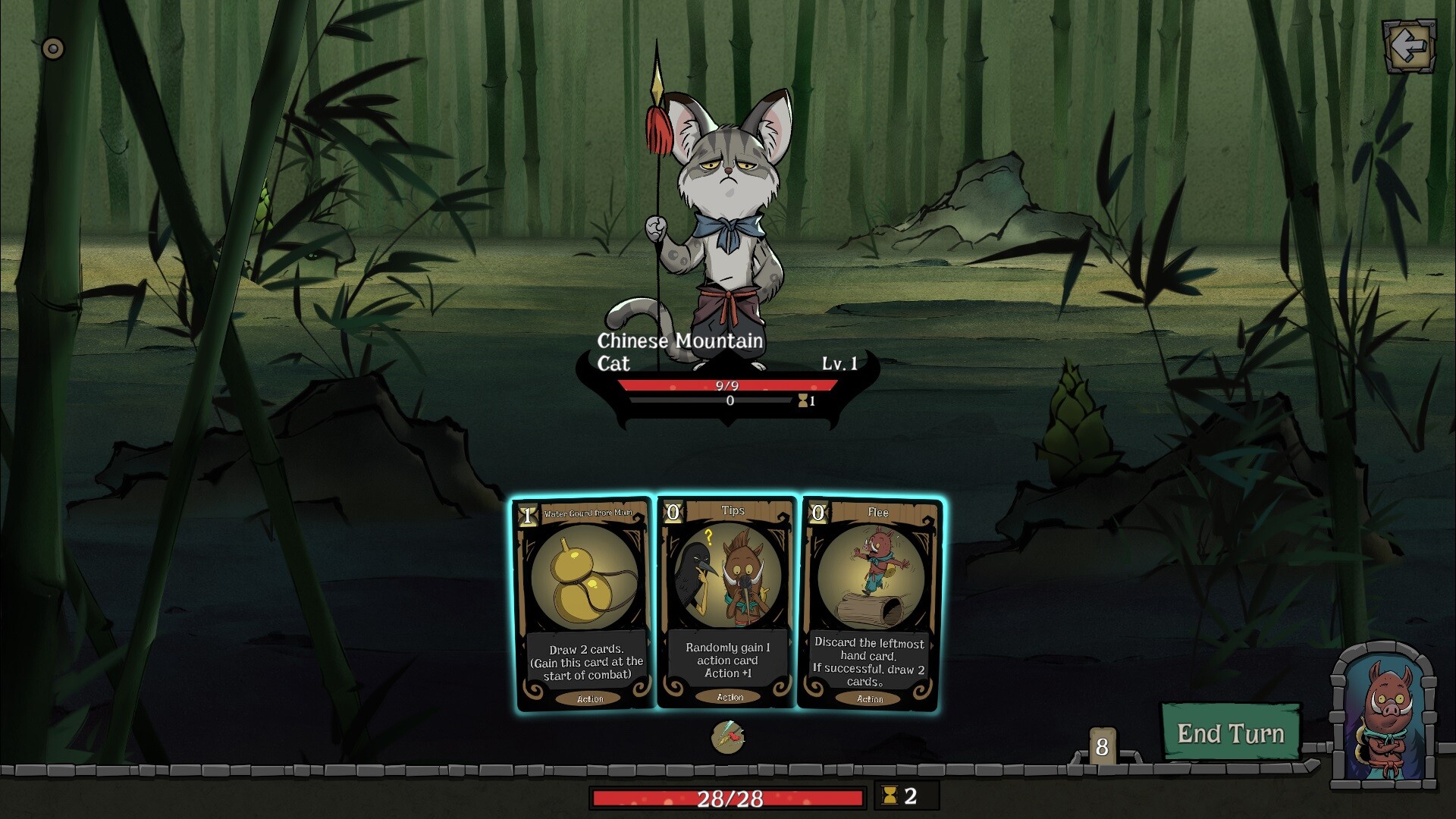Click the Chinese Mountain Cat name label
The image size is (1456, 819).
point(679,351)
